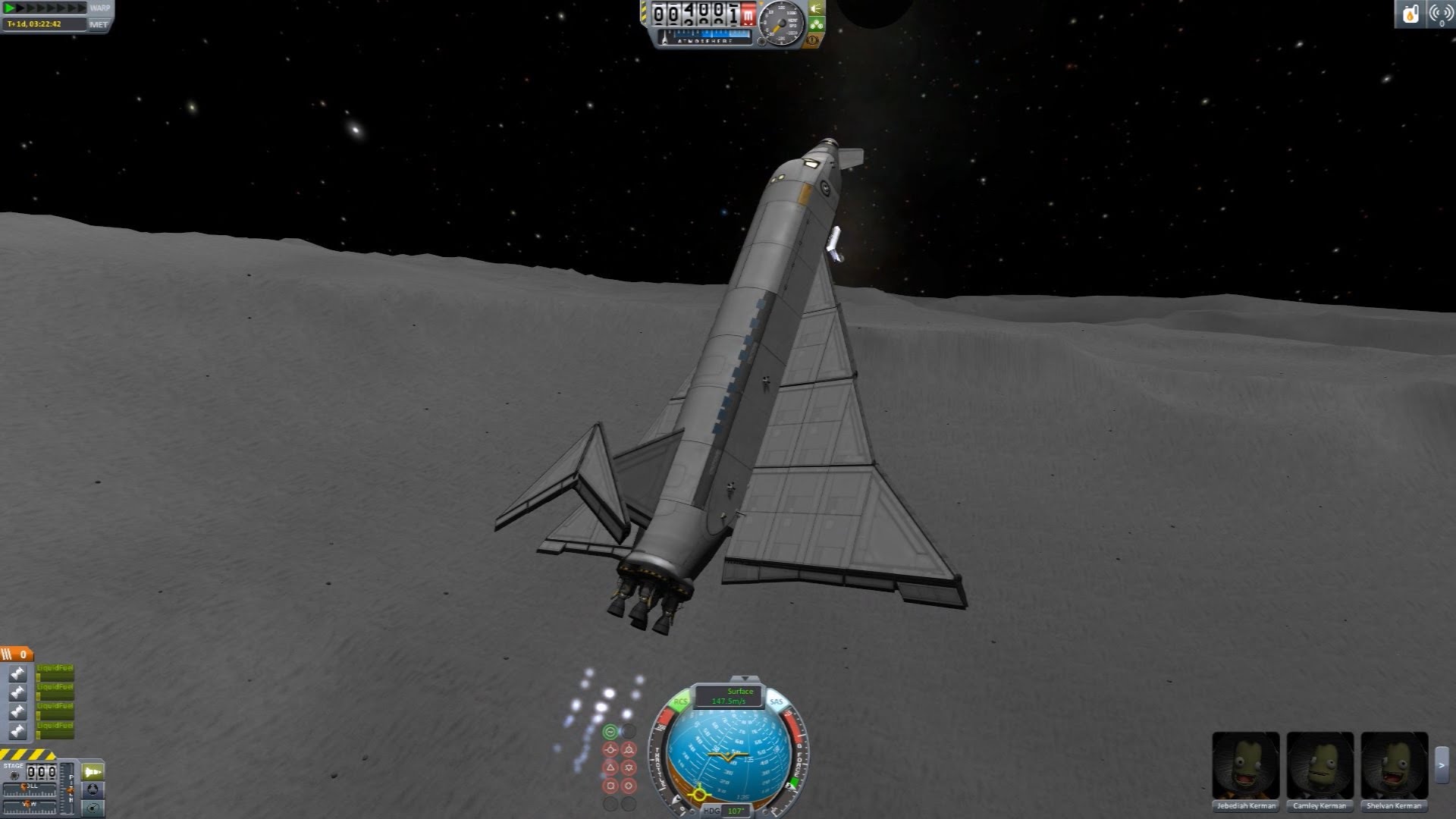Open Shelvan Kerman's crew portrait

click(x=1394, y=766)
